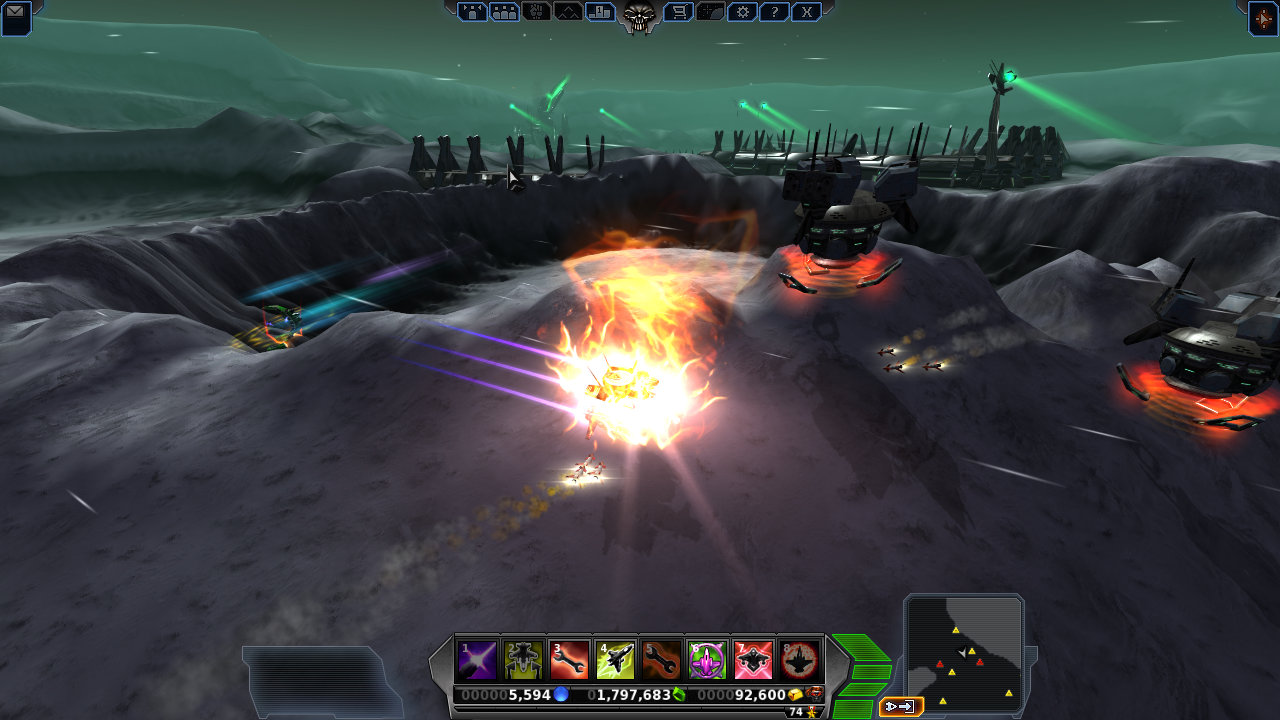1280x720 pixels.
Task: Open the three-person squad button
Action: tap(505, 12)
